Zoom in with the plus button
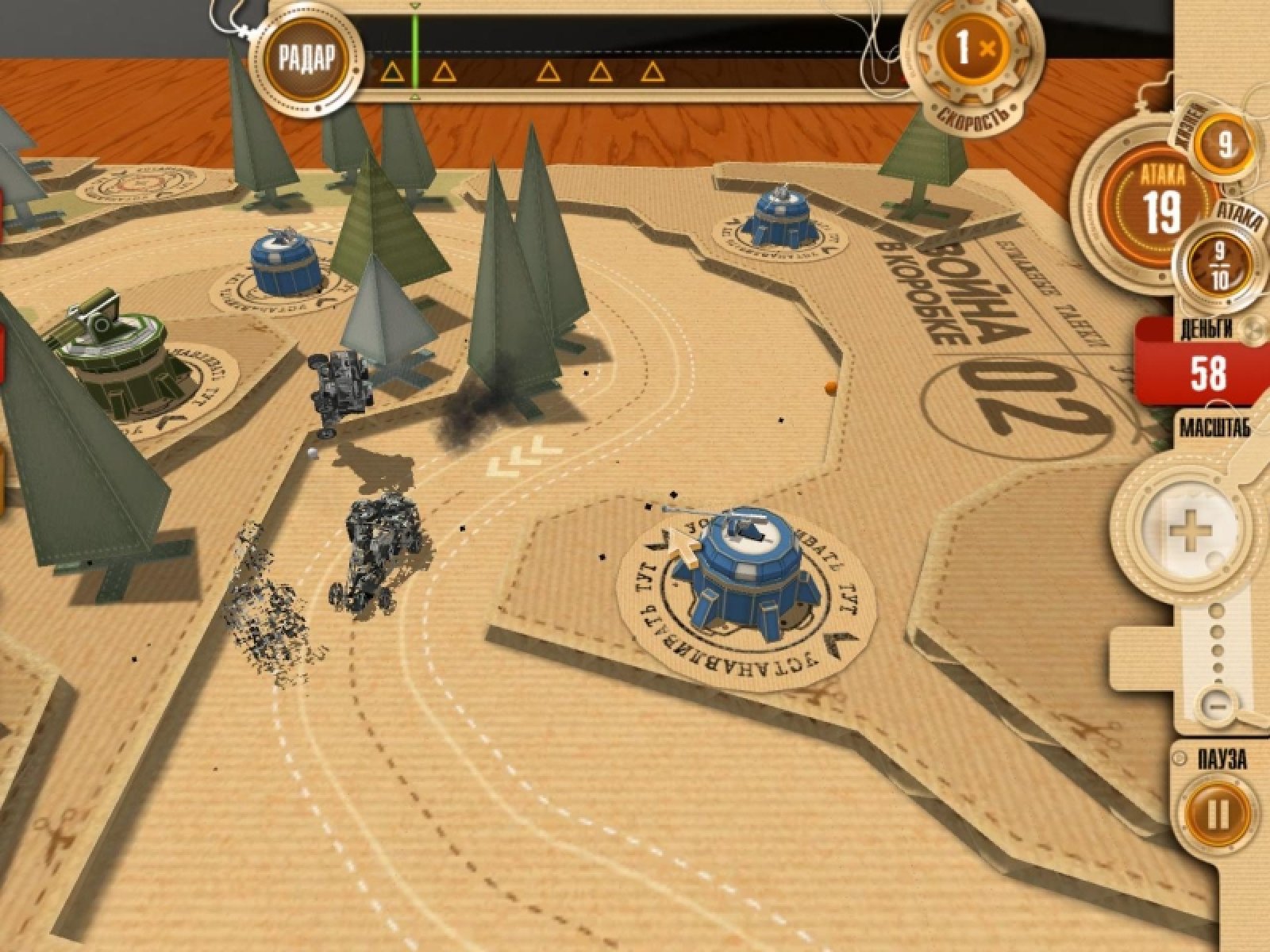This screenshot has width=1270, height=952. (1188, 531)
